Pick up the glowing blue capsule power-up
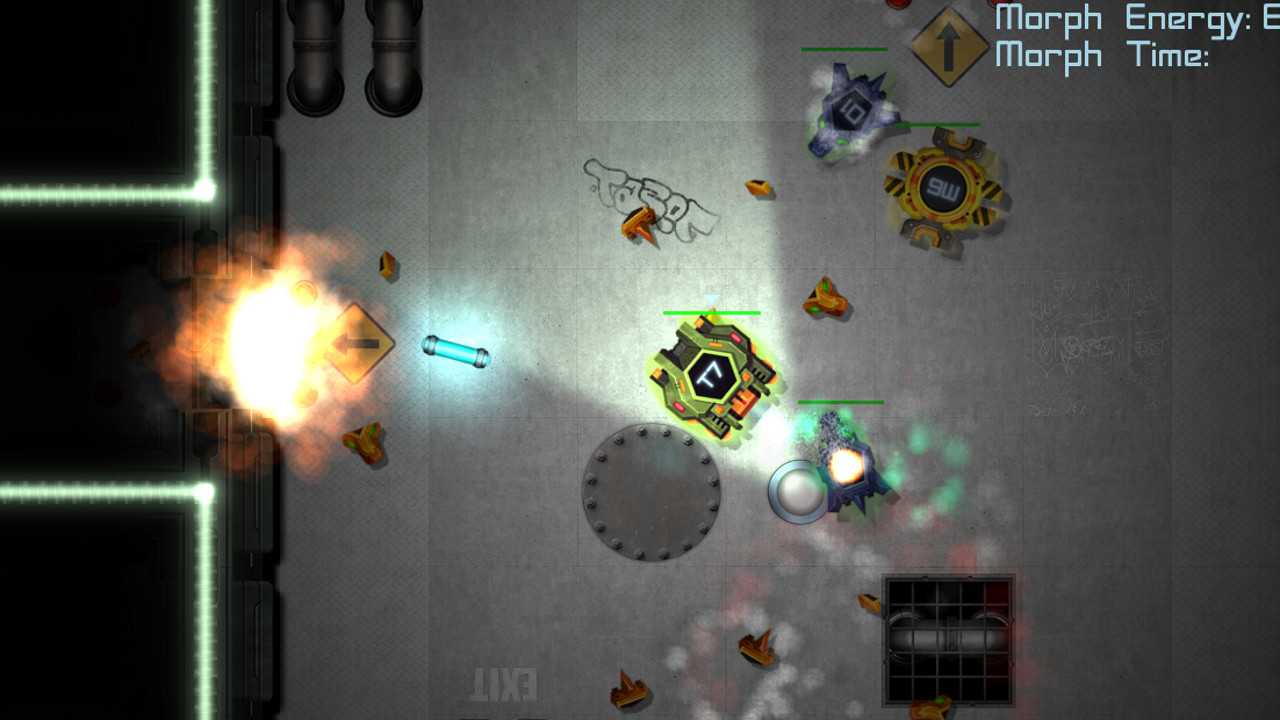This screenshot has height=720, width=1280. pyautogui.click(x=455, y=350)
